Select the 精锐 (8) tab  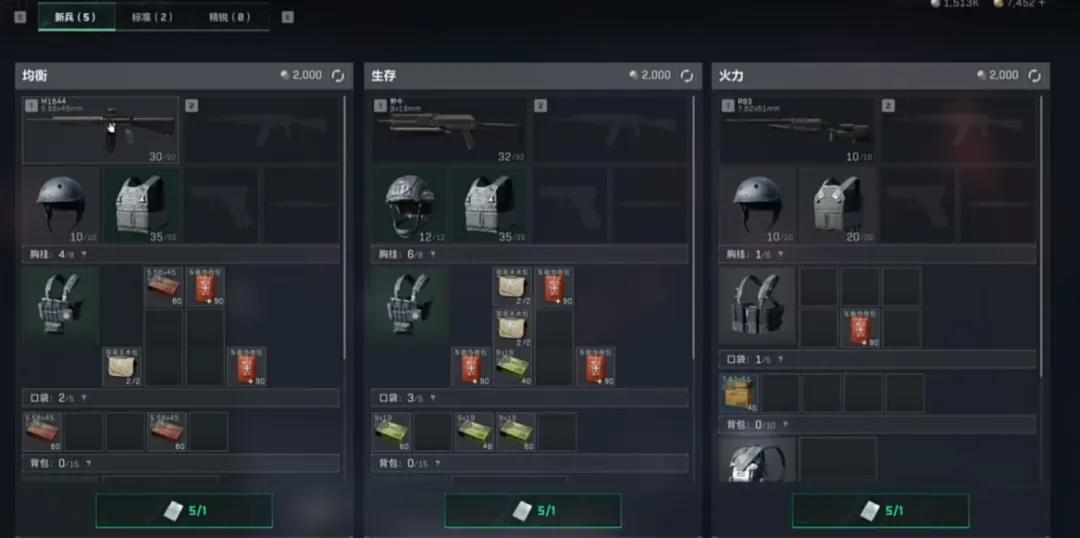(x=230, y=17)
